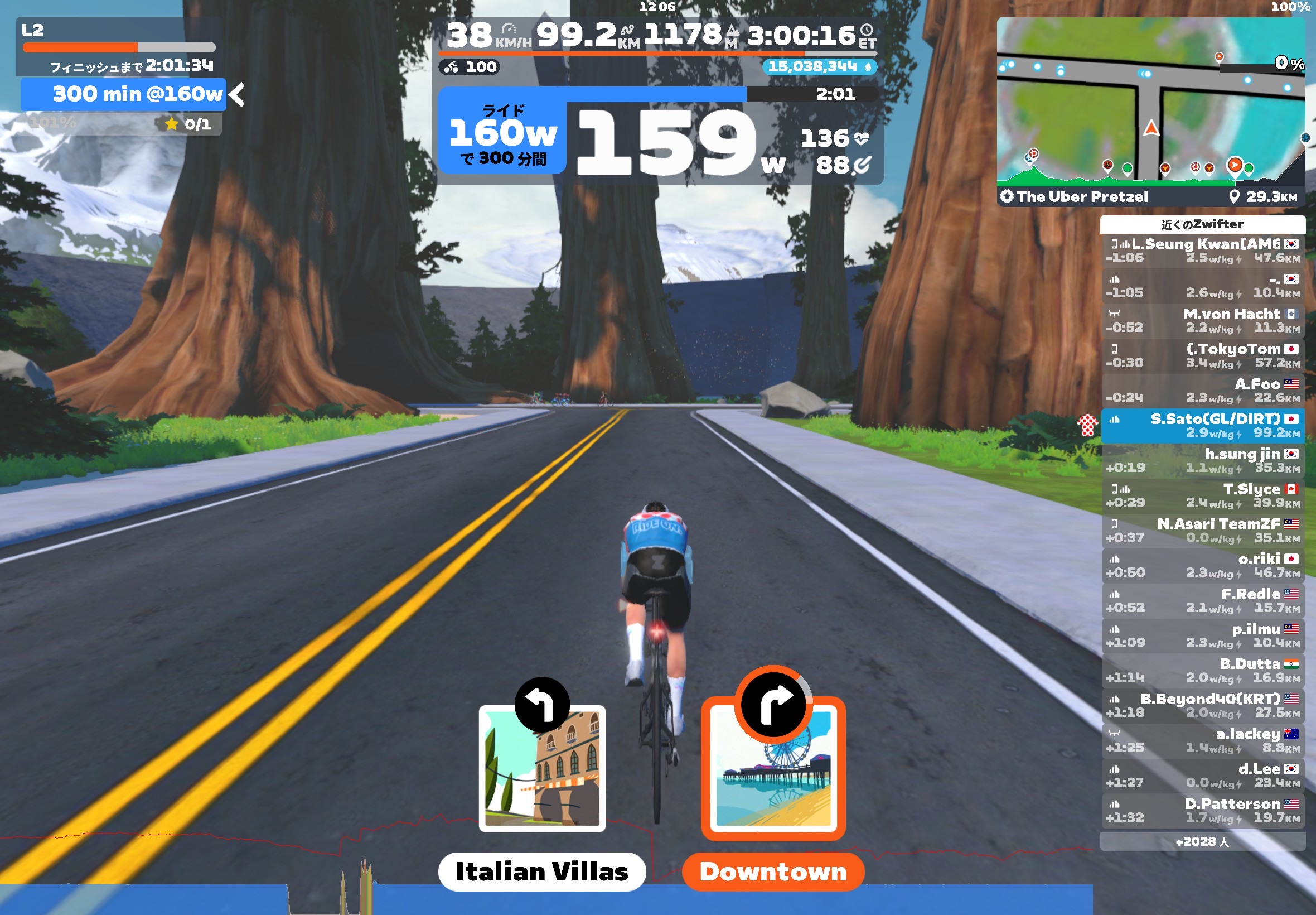Choose o.riki in the Zwifter list

point(1202,565)
